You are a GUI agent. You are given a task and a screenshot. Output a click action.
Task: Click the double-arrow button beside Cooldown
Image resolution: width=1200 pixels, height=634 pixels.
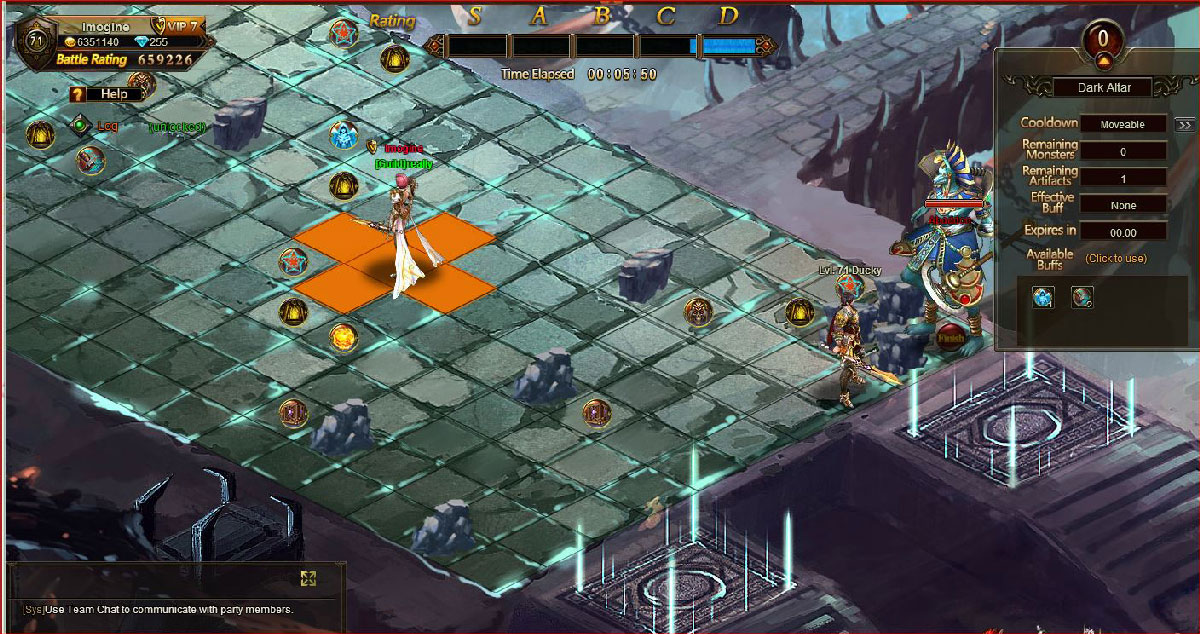coord(1184,125)
